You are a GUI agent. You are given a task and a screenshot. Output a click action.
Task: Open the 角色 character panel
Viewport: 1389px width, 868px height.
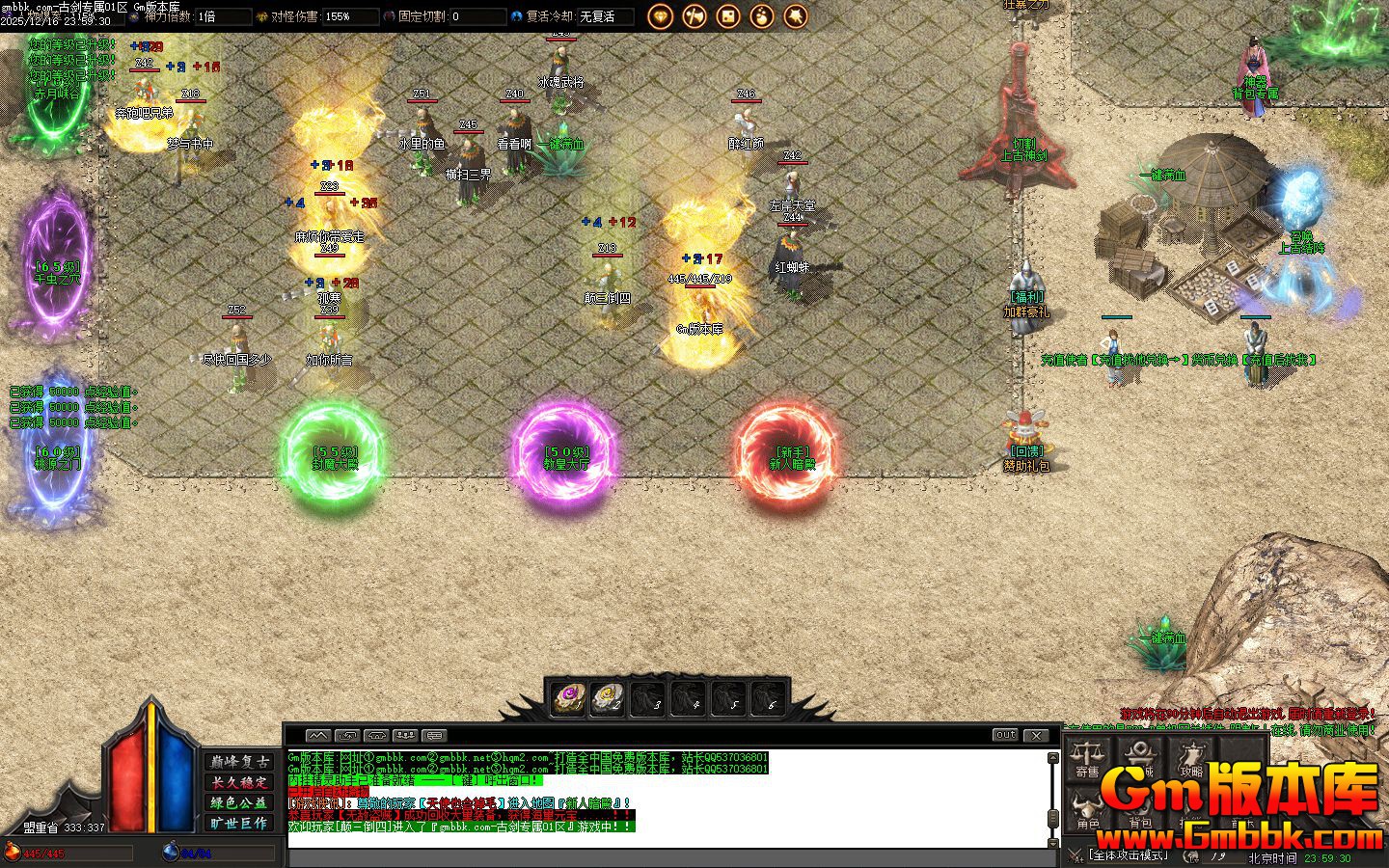click(1088, 811)
